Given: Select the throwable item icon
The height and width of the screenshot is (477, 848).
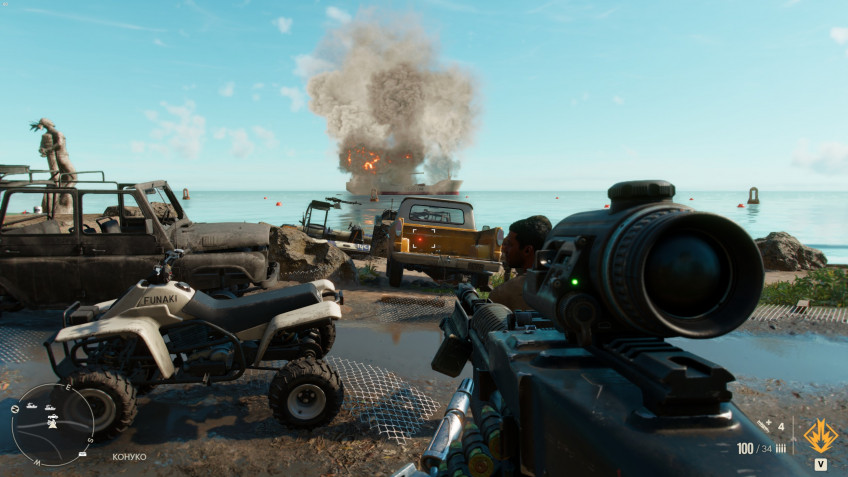Looking at the screenshot, I should click(x=764, y=426).
